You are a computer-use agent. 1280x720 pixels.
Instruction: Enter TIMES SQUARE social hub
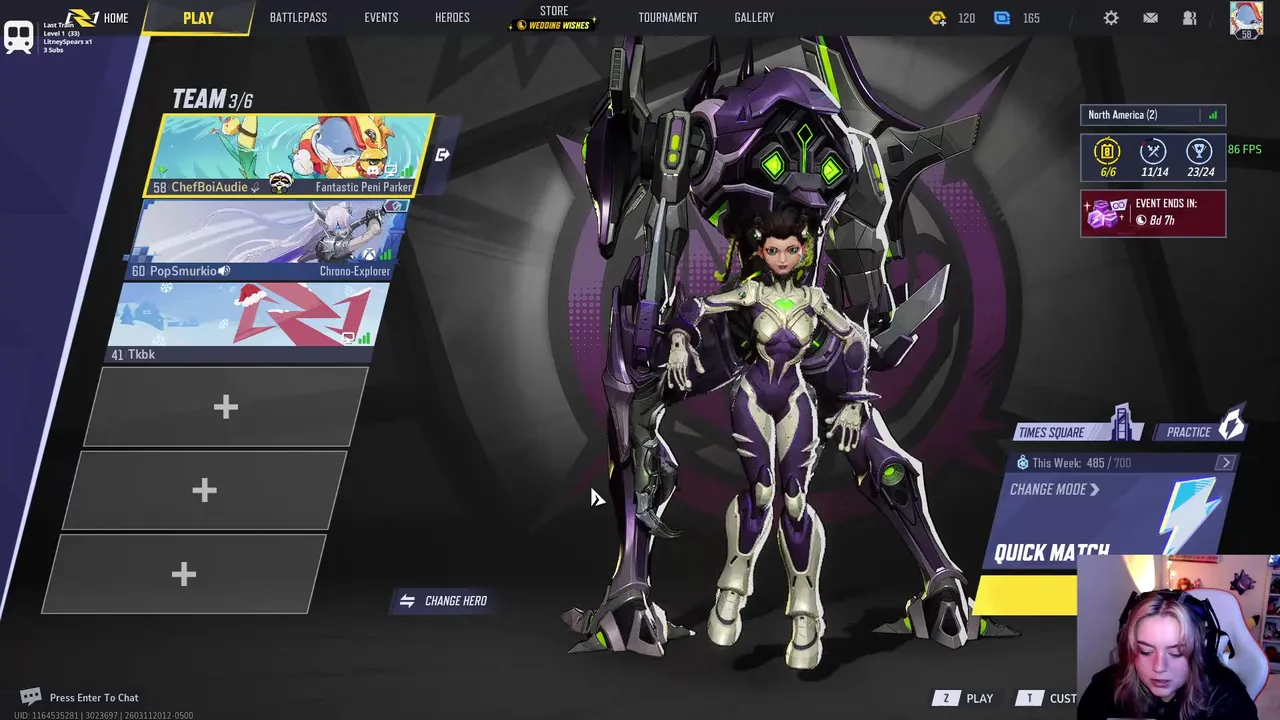pyautogui.click(x=1078, y=431)
